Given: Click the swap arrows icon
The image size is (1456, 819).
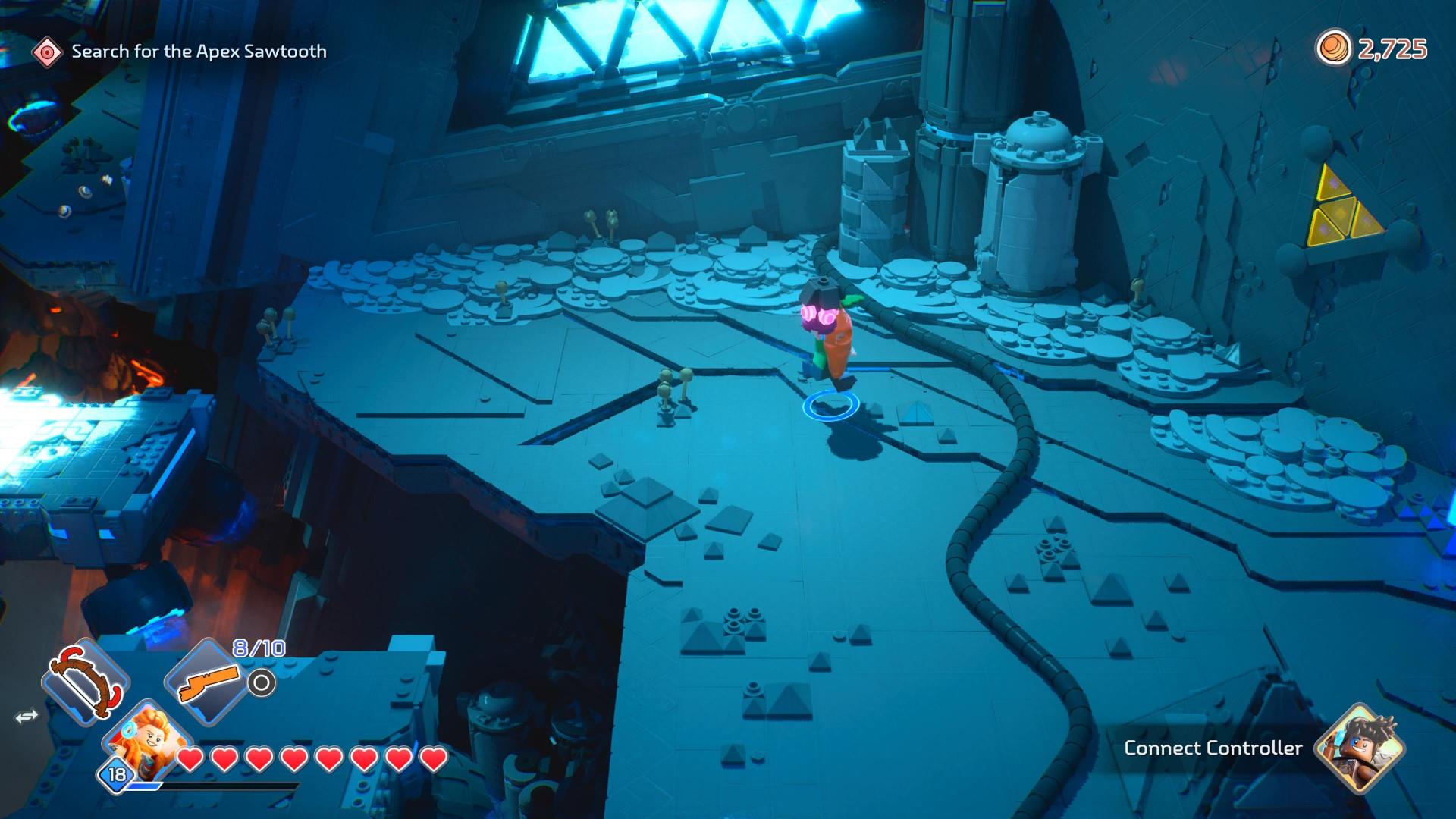Looking at the screenshot, I should [27, 717].
